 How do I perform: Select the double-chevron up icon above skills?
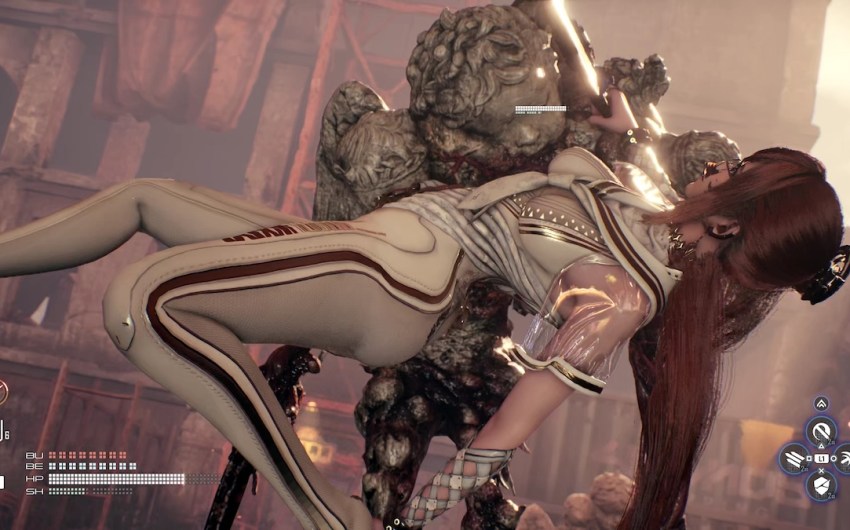[821, 403]
